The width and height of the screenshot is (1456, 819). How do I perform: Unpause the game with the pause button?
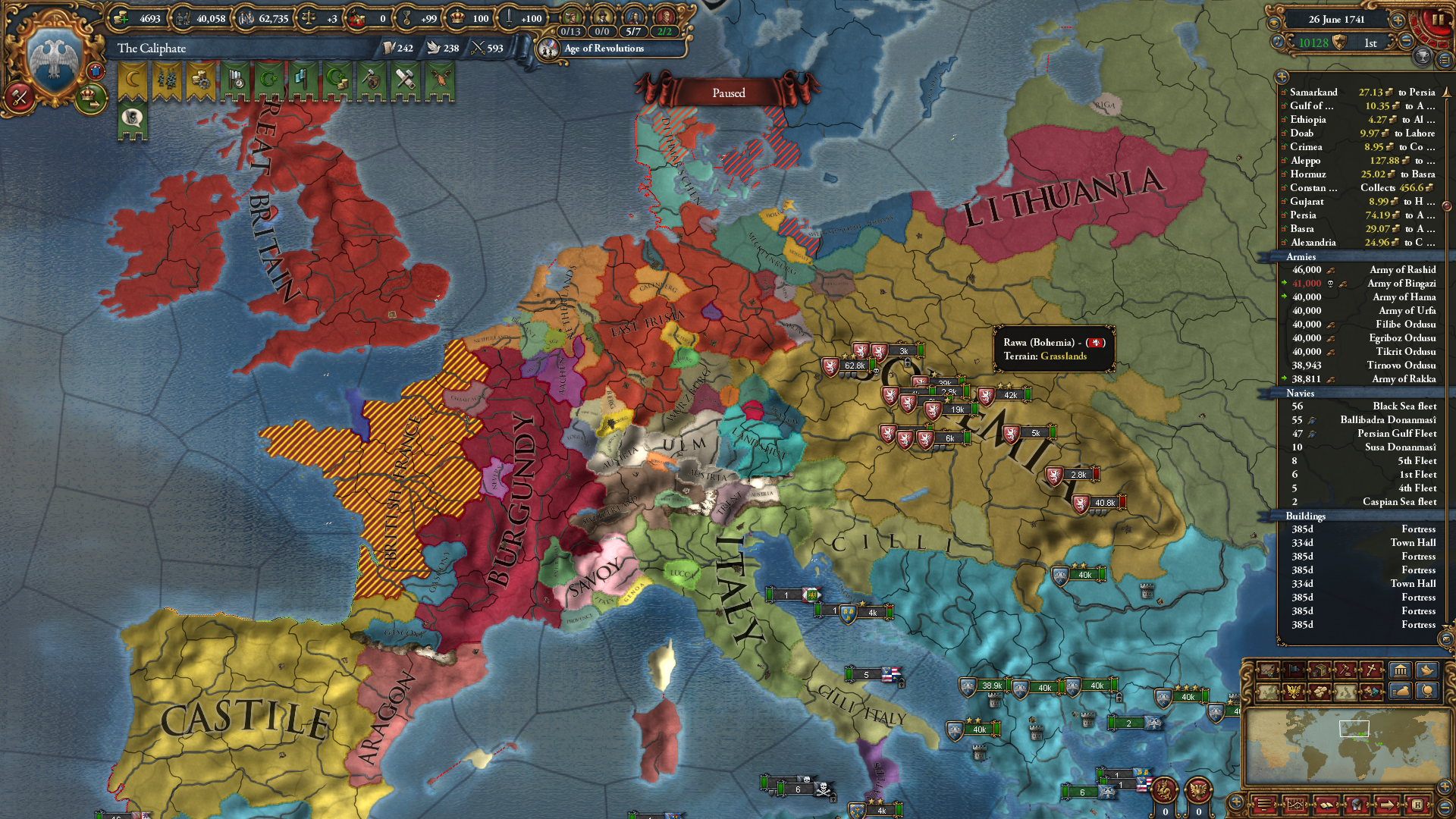tap(1438, 20)
